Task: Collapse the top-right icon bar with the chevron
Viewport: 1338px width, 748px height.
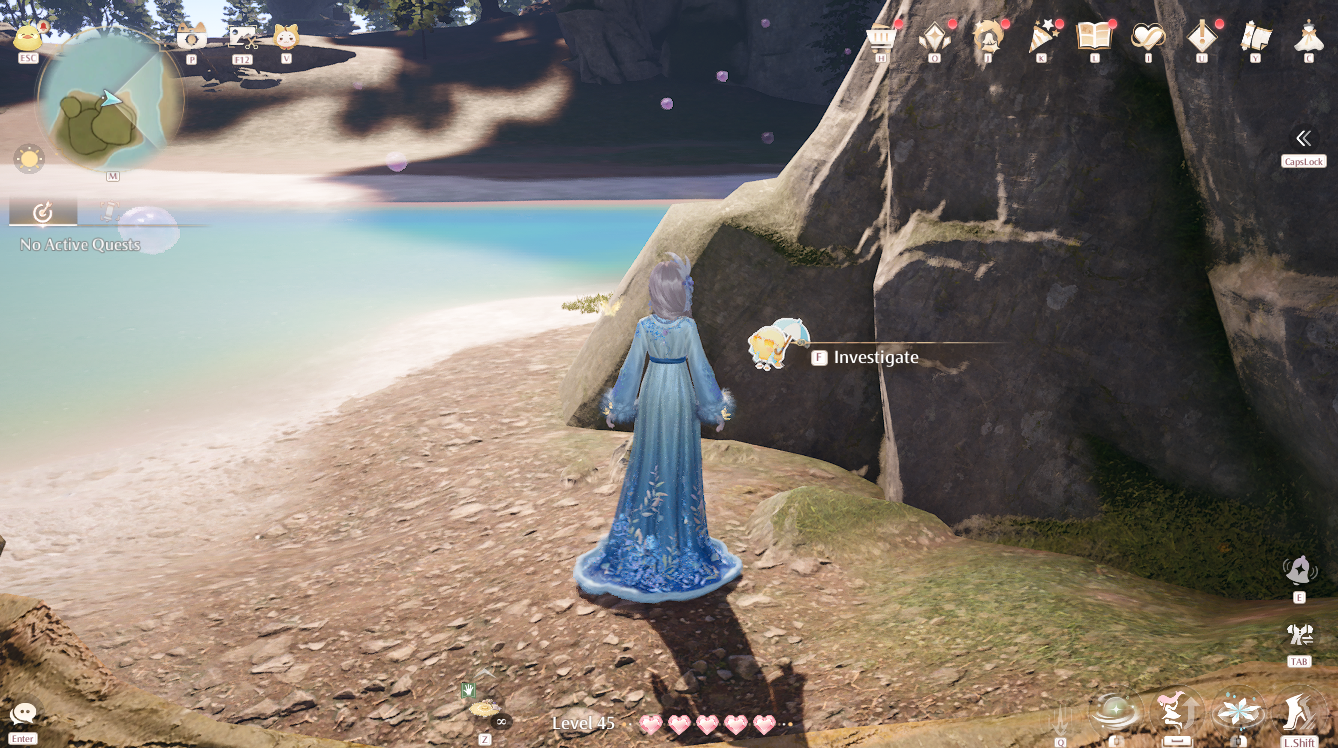Action: tap(1303, 139)
